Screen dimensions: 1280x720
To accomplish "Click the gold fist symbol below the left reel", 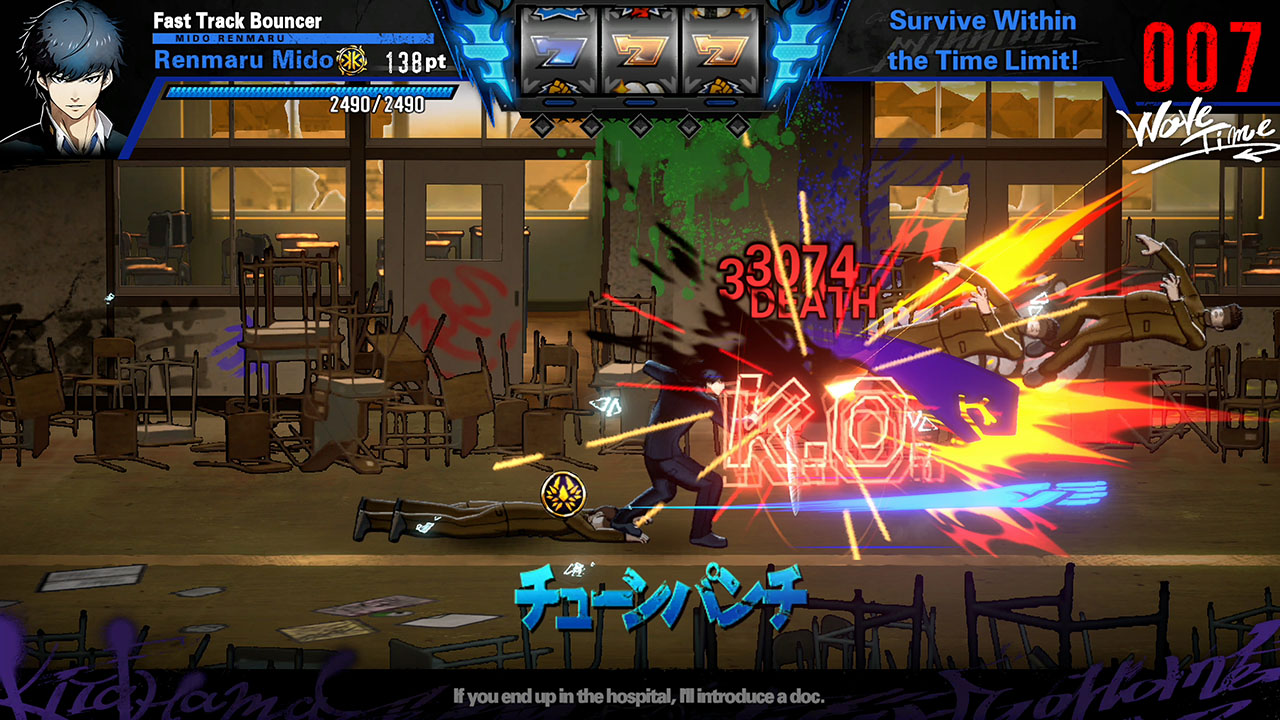I will point(557,87).
